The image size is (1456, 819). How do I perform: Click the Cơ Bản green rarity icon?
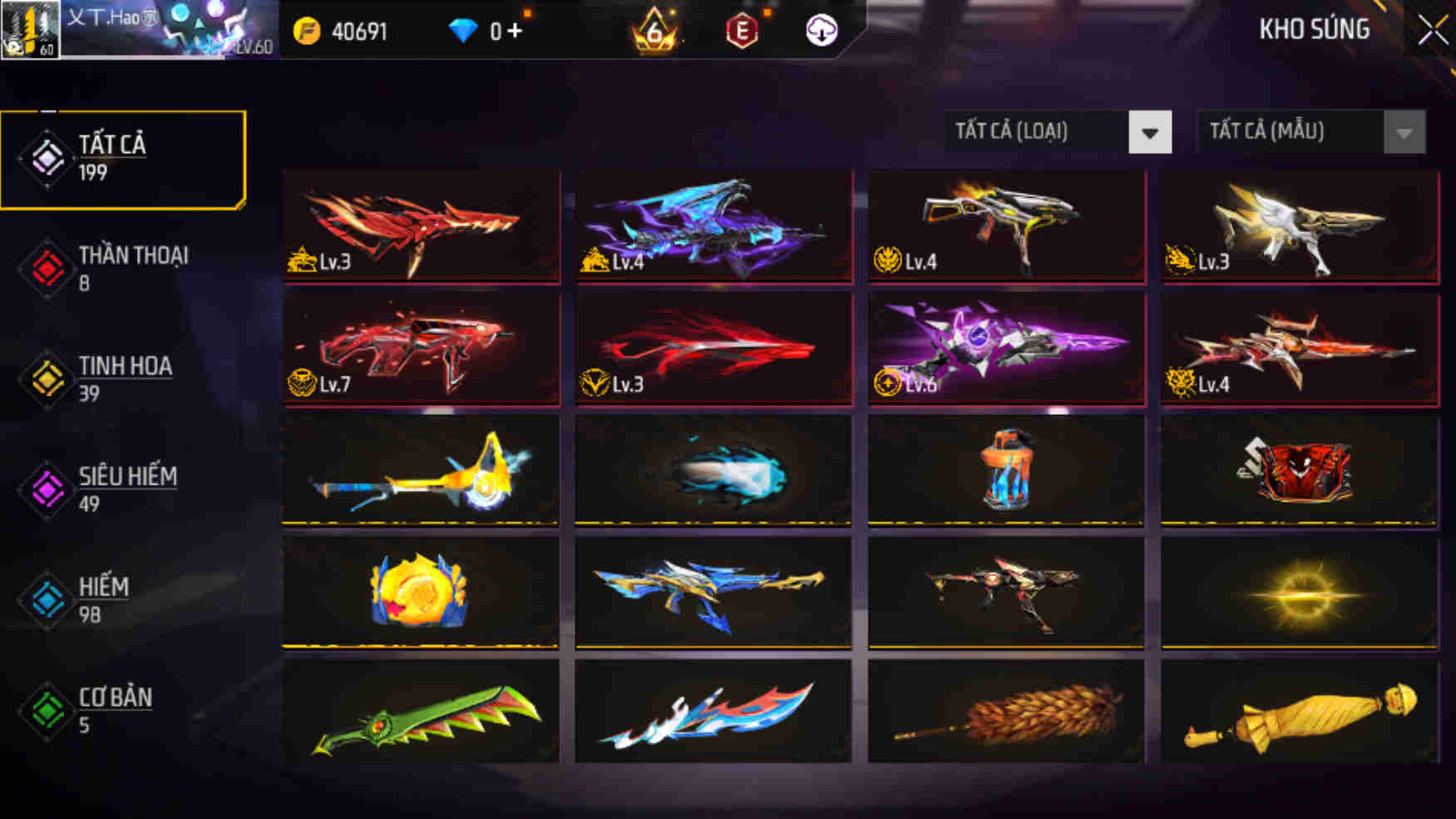click(x=47, y=709)
